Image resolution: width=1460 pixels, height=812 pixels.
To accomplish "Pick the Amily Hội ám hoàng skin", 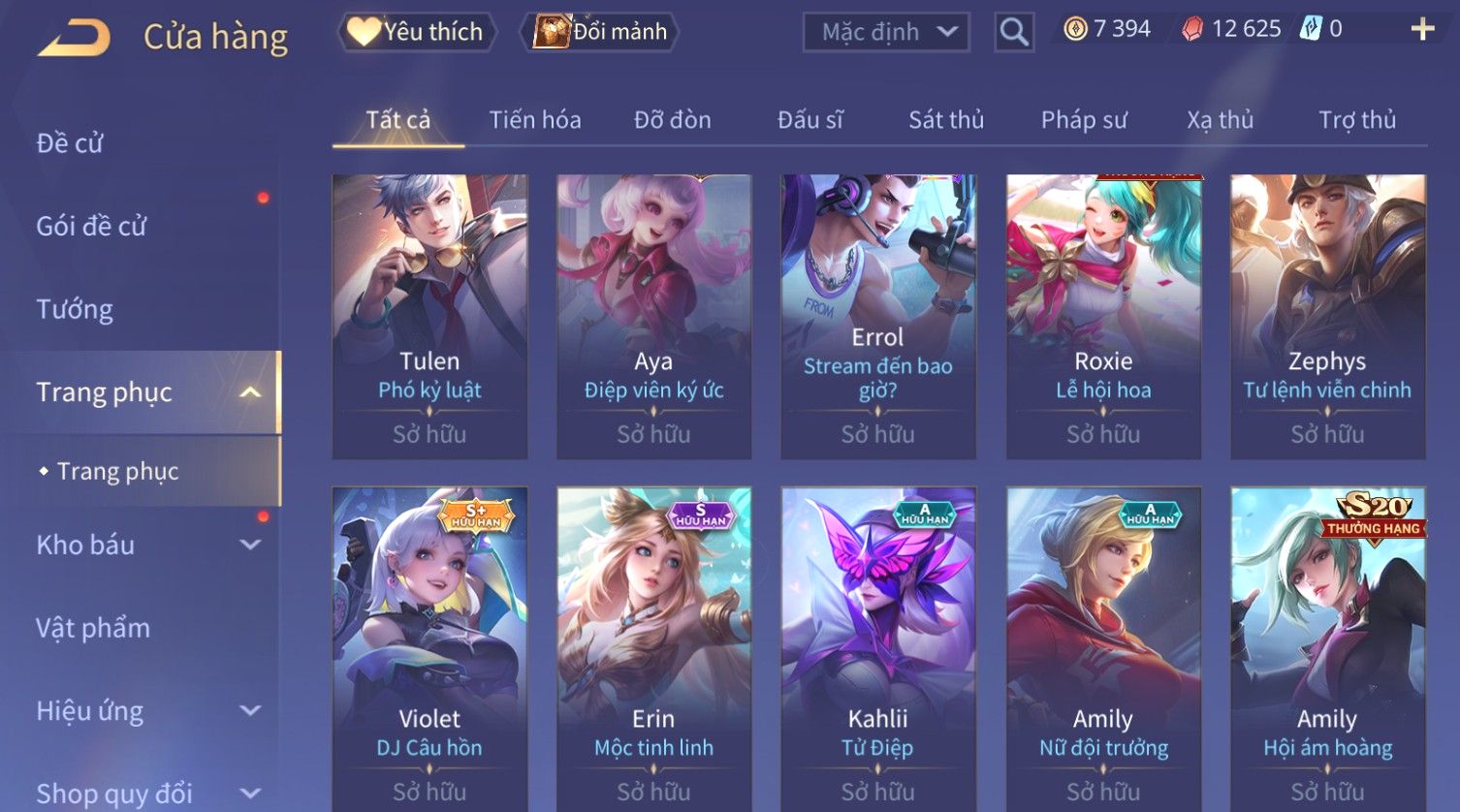I will click(x=1327, y=649).
